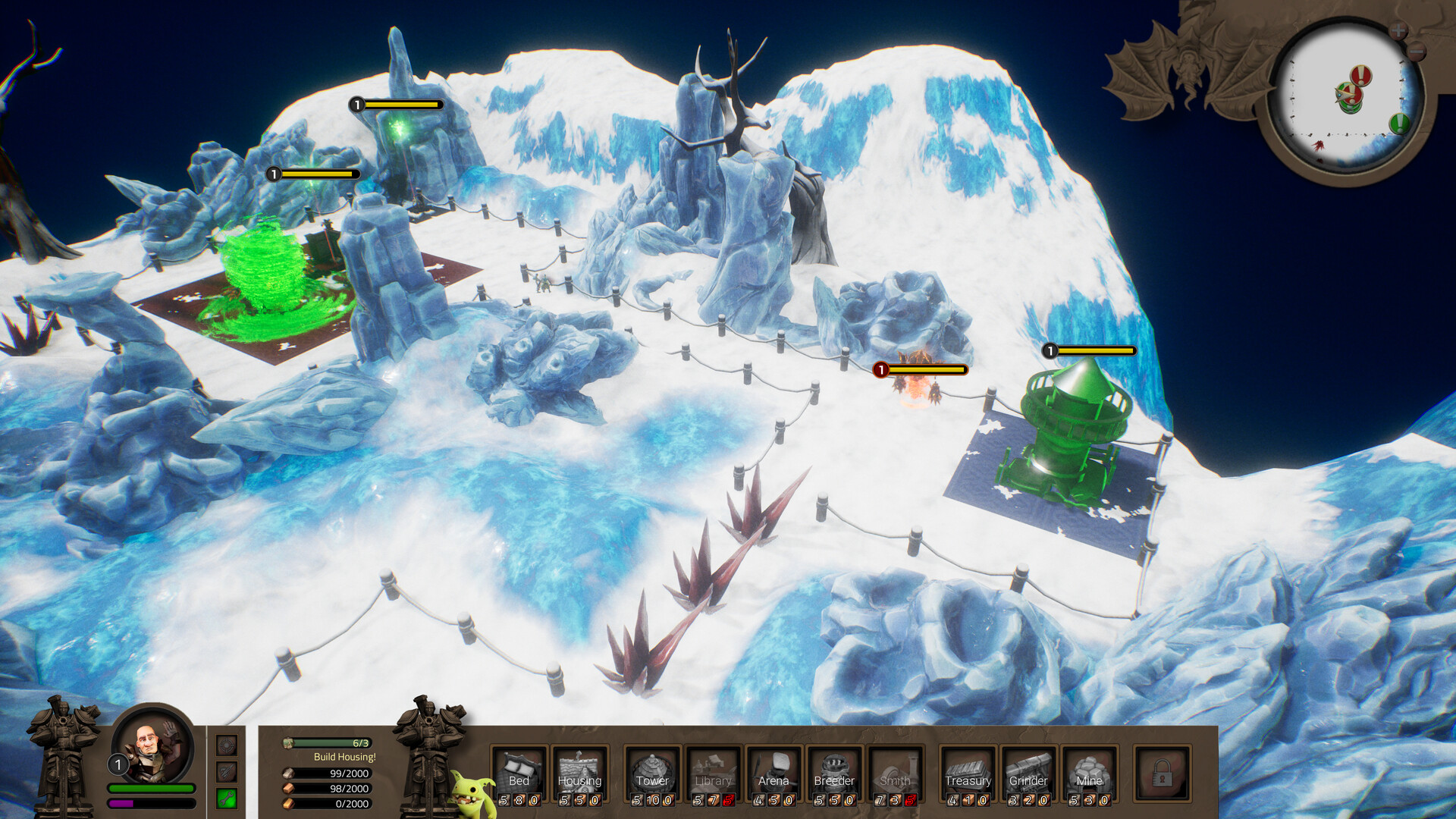Select the hero portrait
The width and height of the screenshot is (1456, 819).
coord(152,747)
